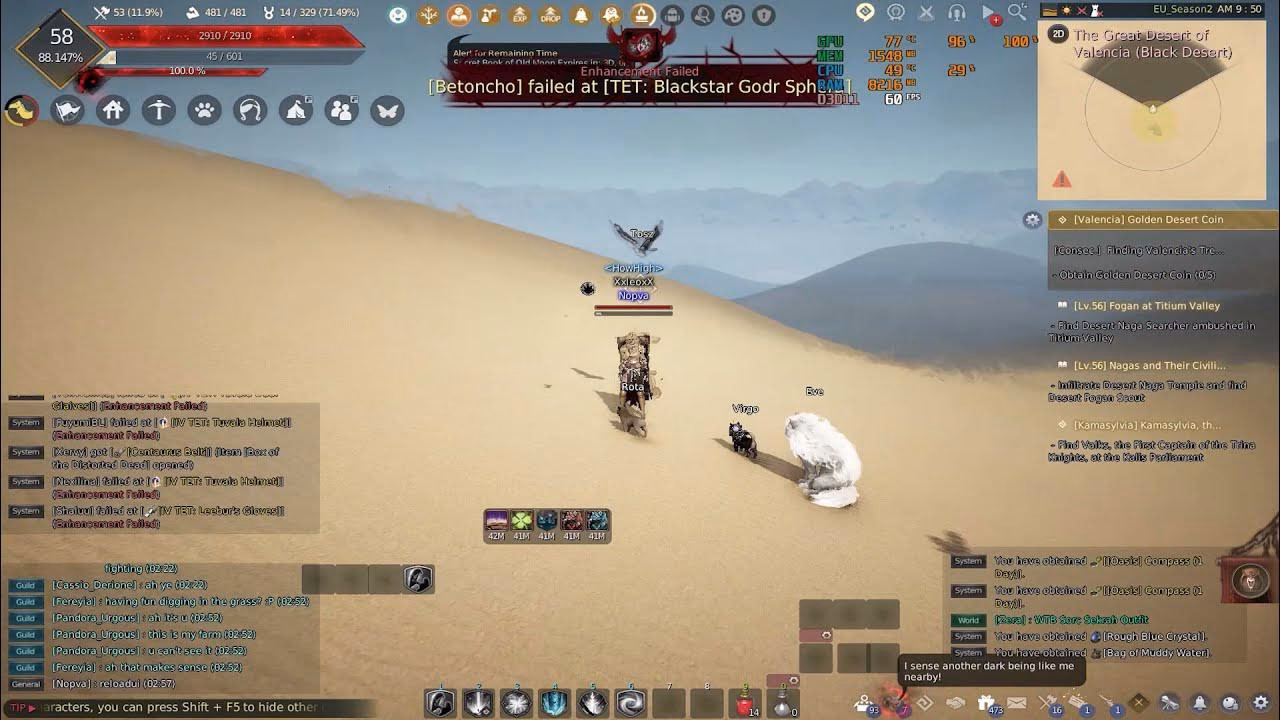Select the General chat tab
1280x720 pixels.
click(x=24, y=683)
